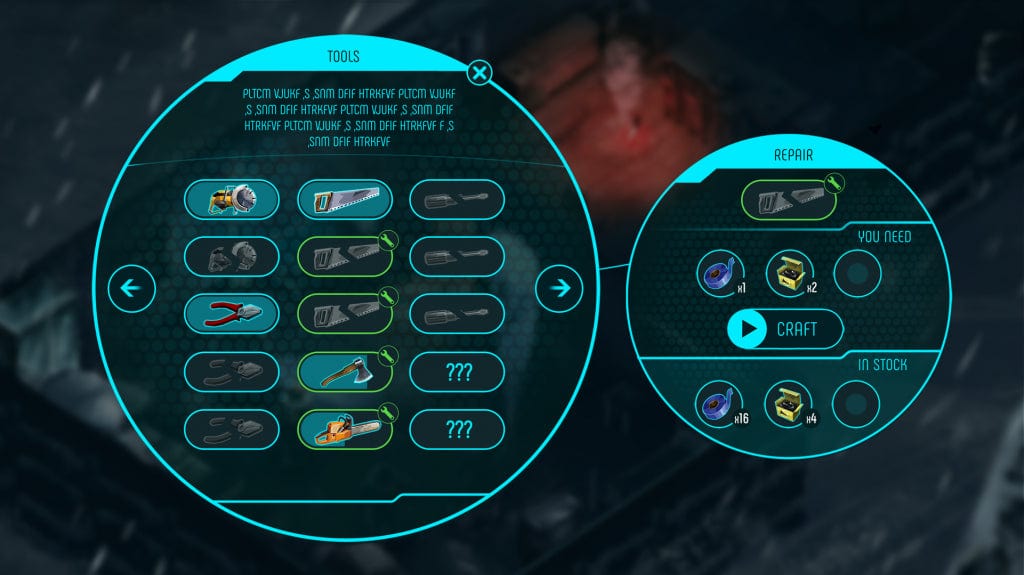1024x575 pixels.
Task: Click the greyed-out circular saw slot
Action: coord(231,257)
